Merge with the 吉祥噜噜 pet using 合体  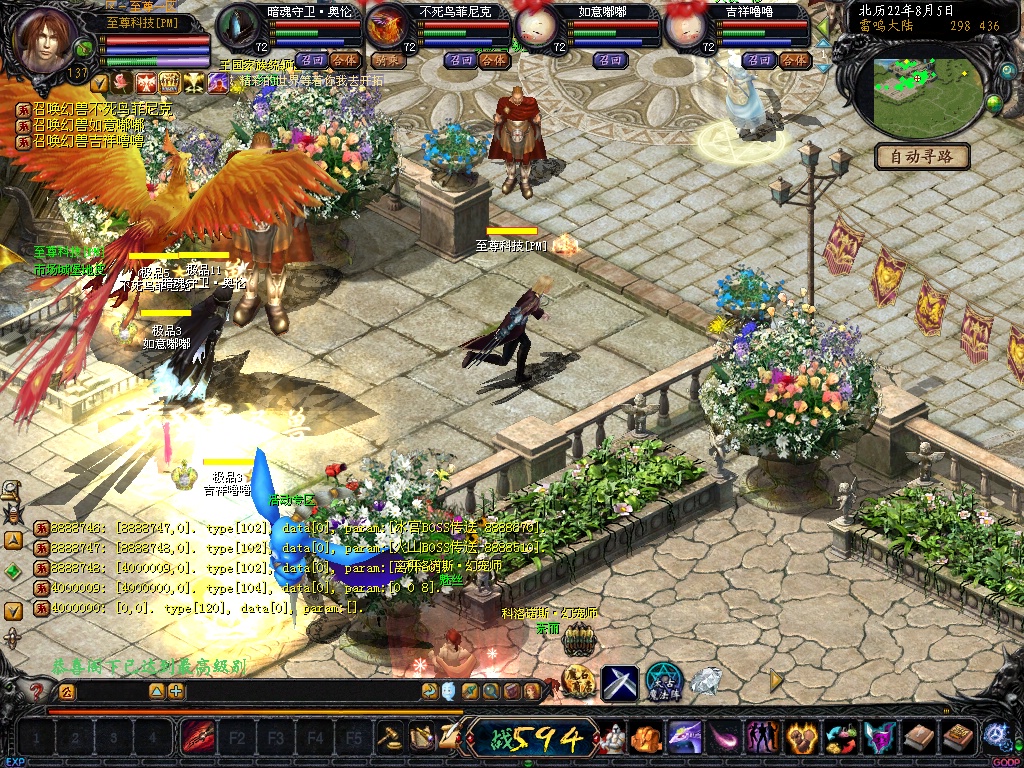pyautogui.click(x=793, y=60)
